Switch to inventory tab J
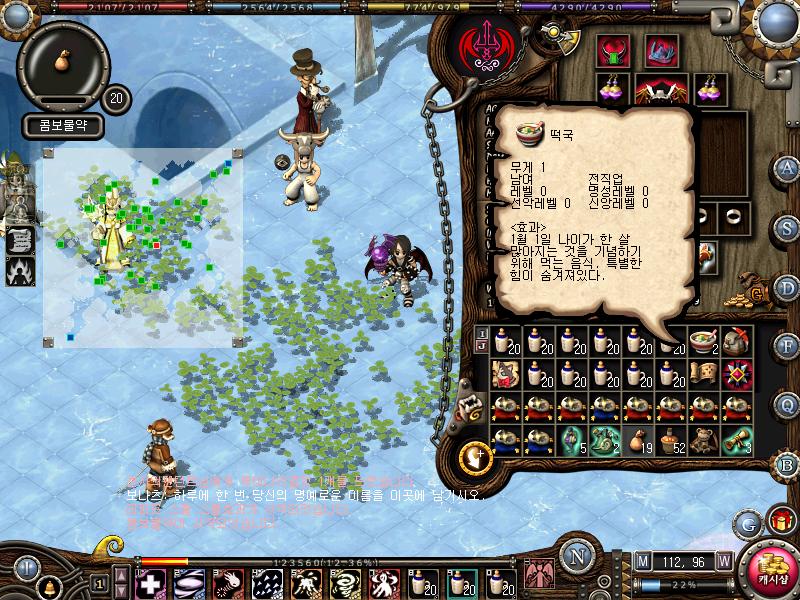The width and height of the screenshot is (800, 600). click(x=481, y=347)
